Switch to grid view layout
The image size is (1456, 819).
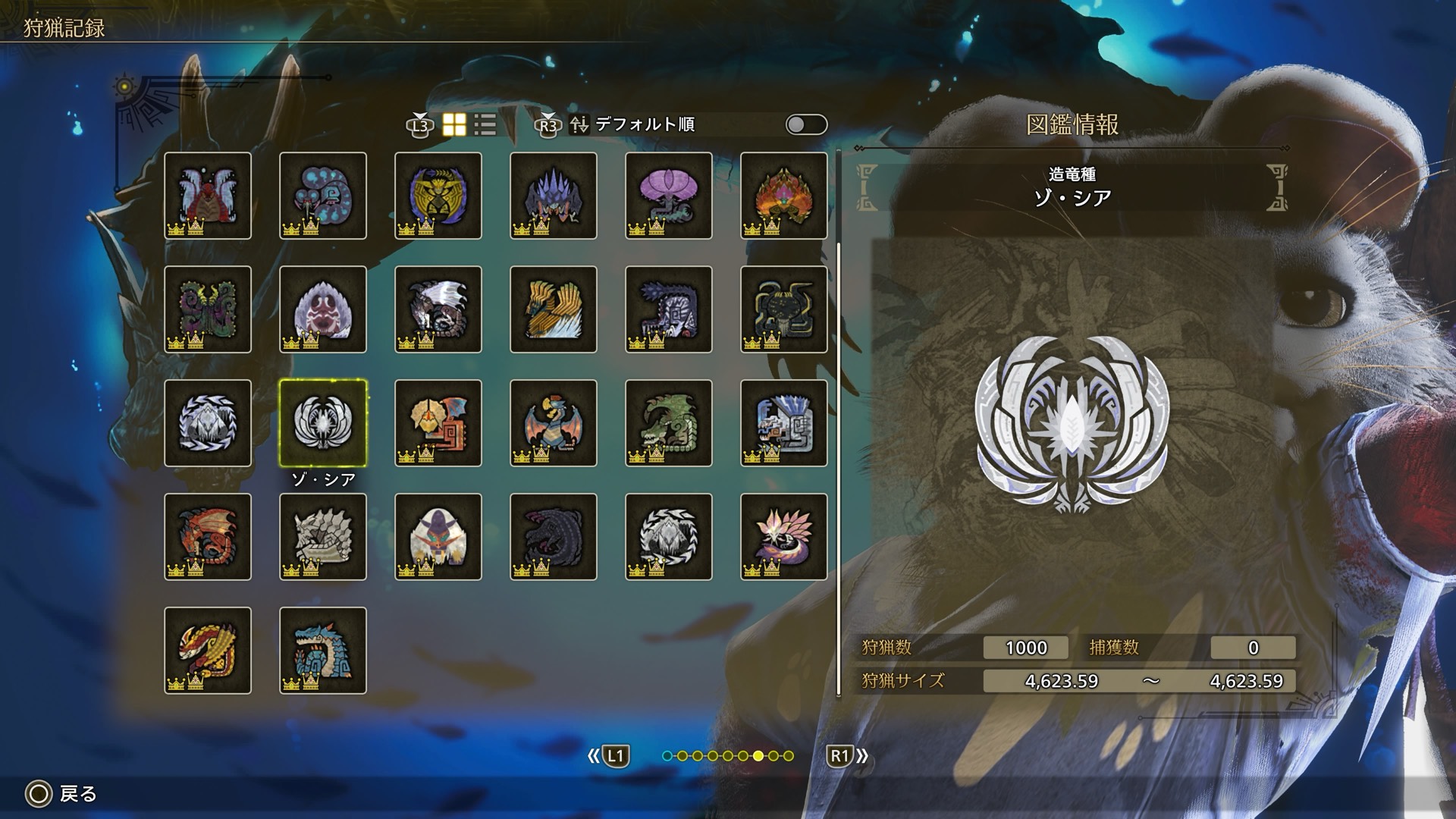tap(454, 125)
